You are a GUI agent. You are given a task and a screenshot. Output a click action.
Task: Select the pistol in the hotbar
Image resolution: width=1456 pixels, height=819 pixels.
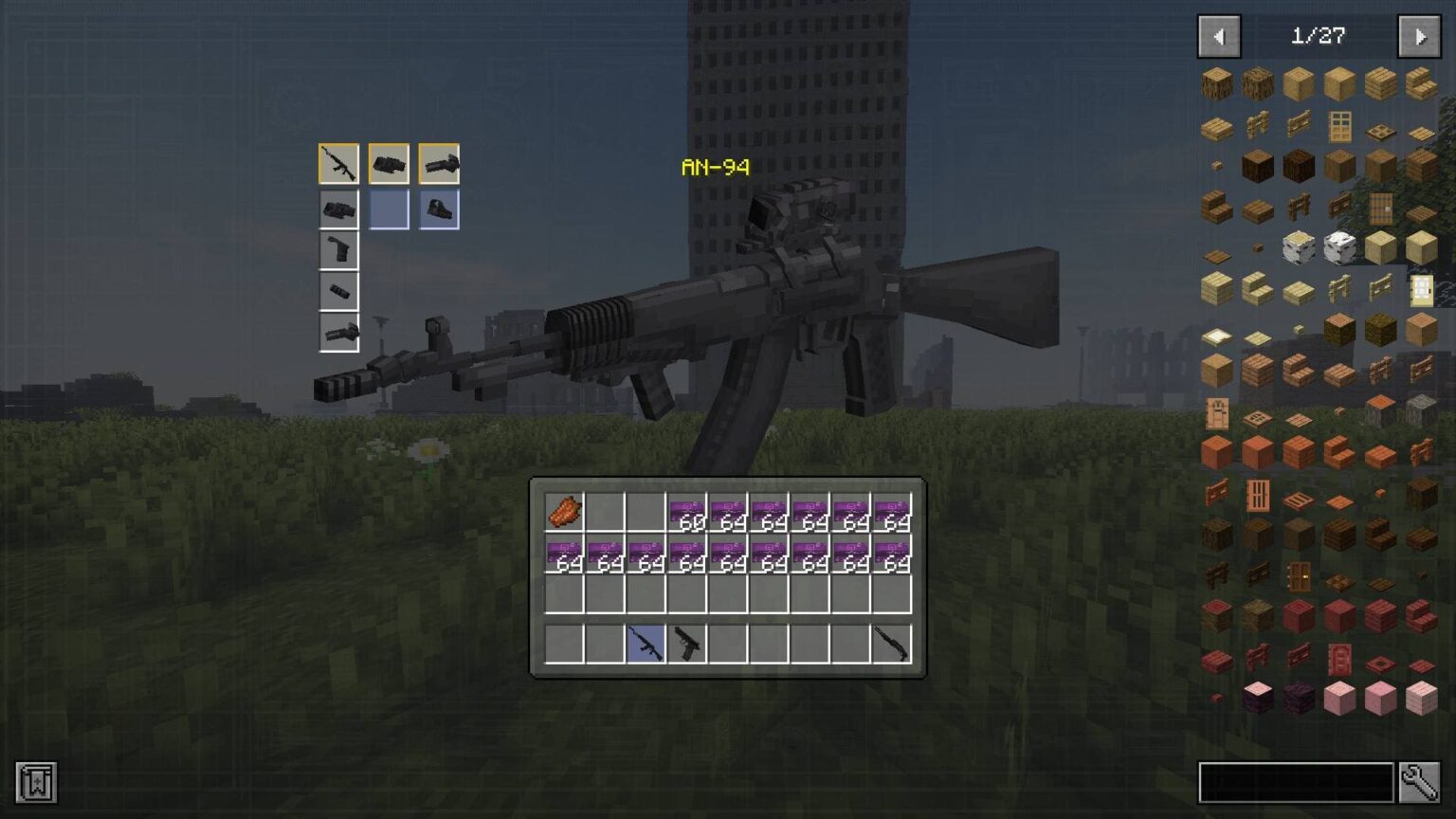coord(687,645)
